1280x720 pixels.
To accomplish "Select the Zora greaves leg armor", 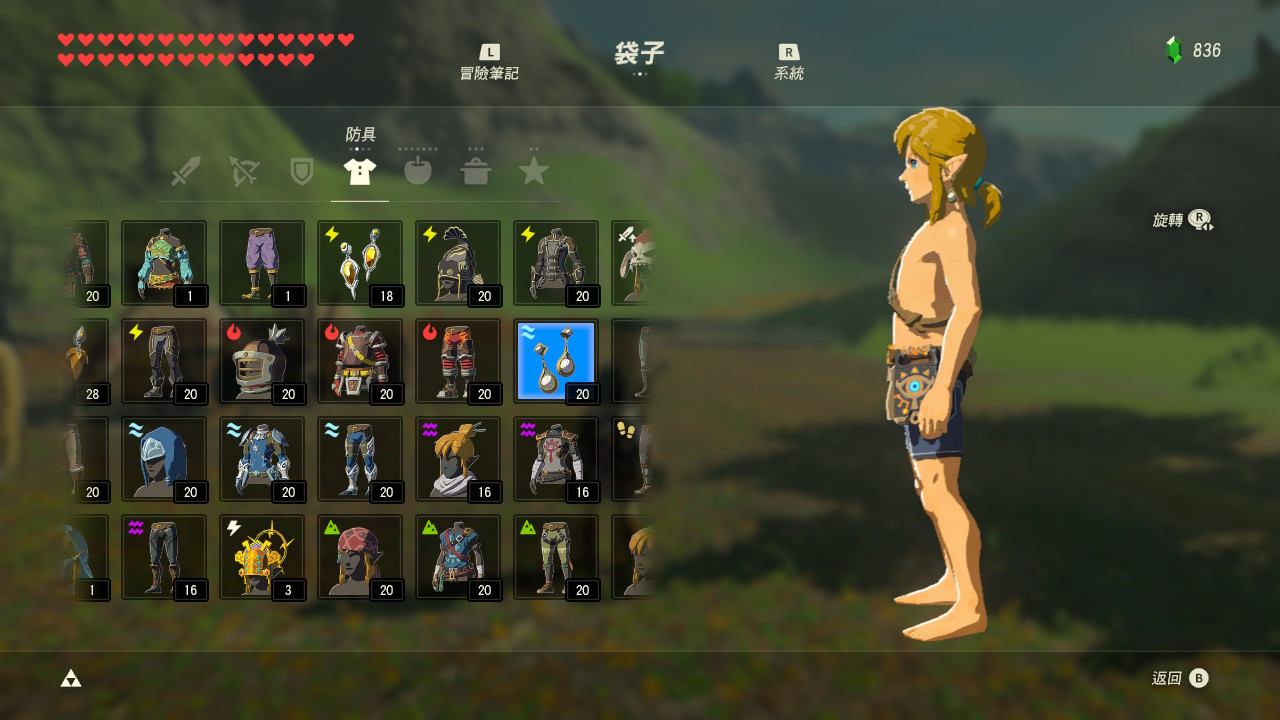I will click(360, 459).
